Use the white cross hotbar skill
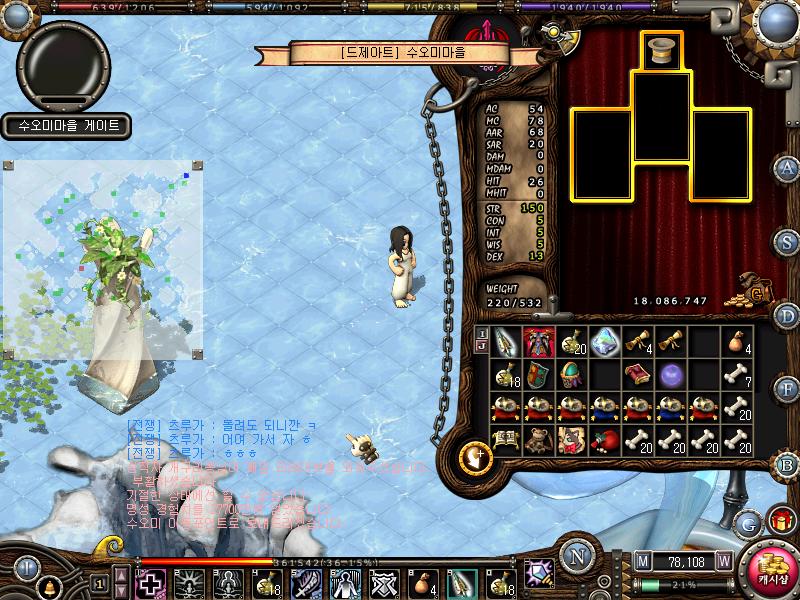This screenshot has height=600, width=800. click(x=151, y=582)
